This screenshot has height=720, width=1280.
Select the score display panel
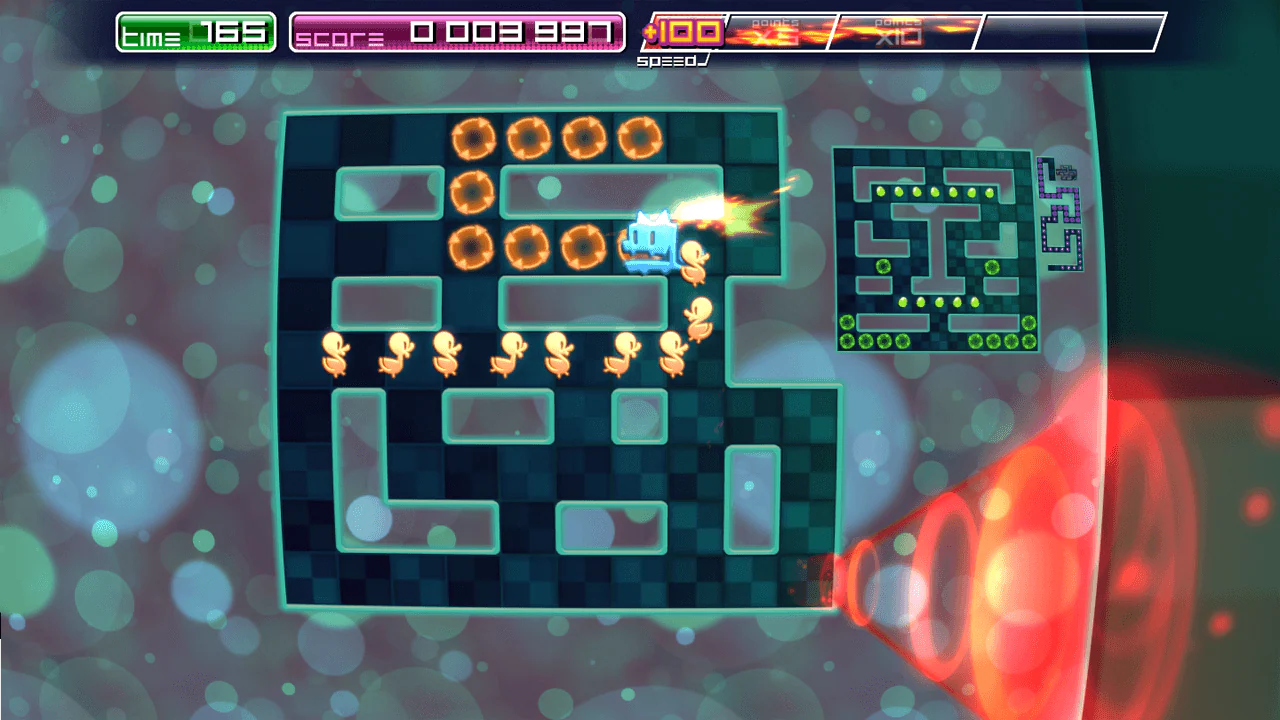point(457,33)
